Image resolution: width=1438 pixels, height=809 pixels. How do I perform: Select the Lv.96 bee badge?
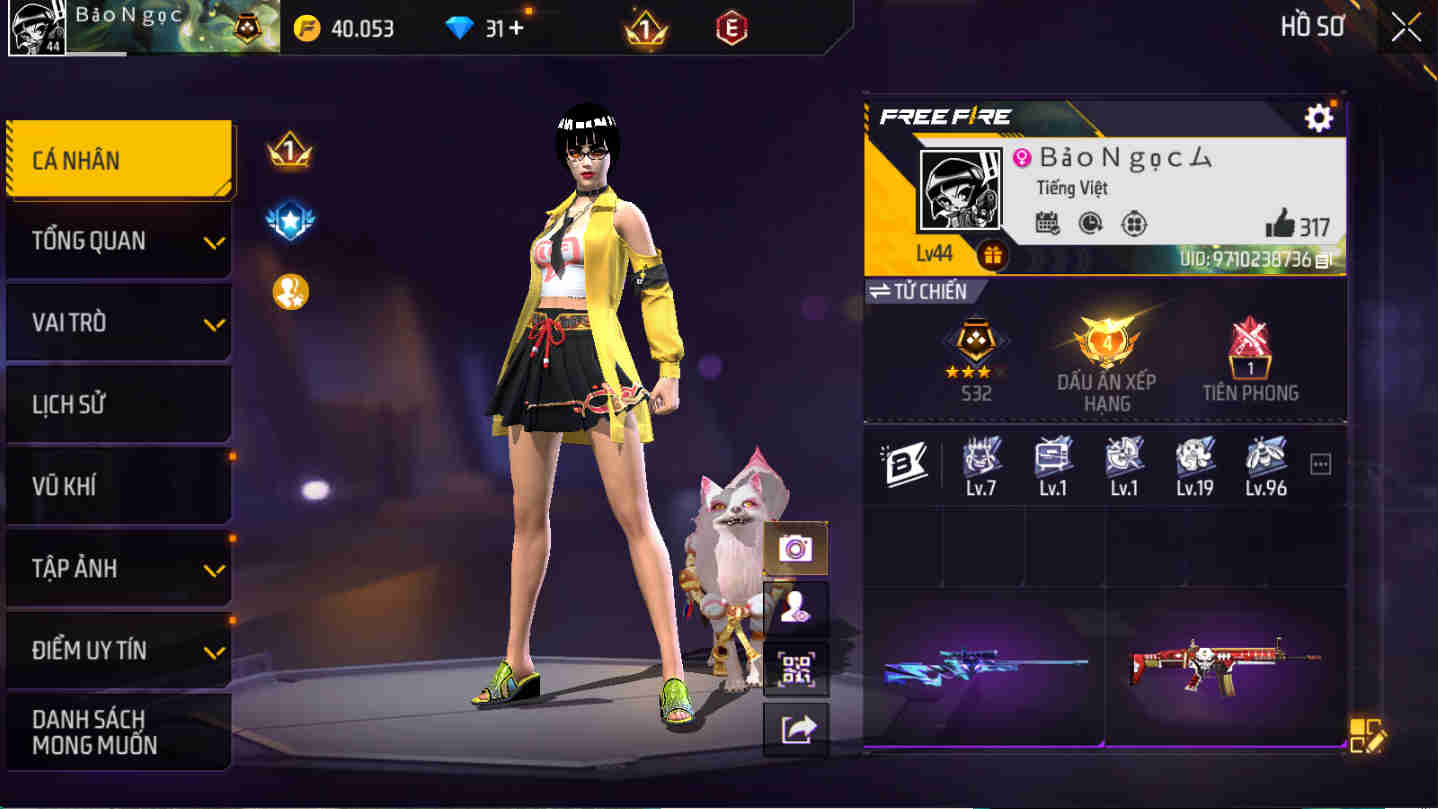click(1264, 465)
